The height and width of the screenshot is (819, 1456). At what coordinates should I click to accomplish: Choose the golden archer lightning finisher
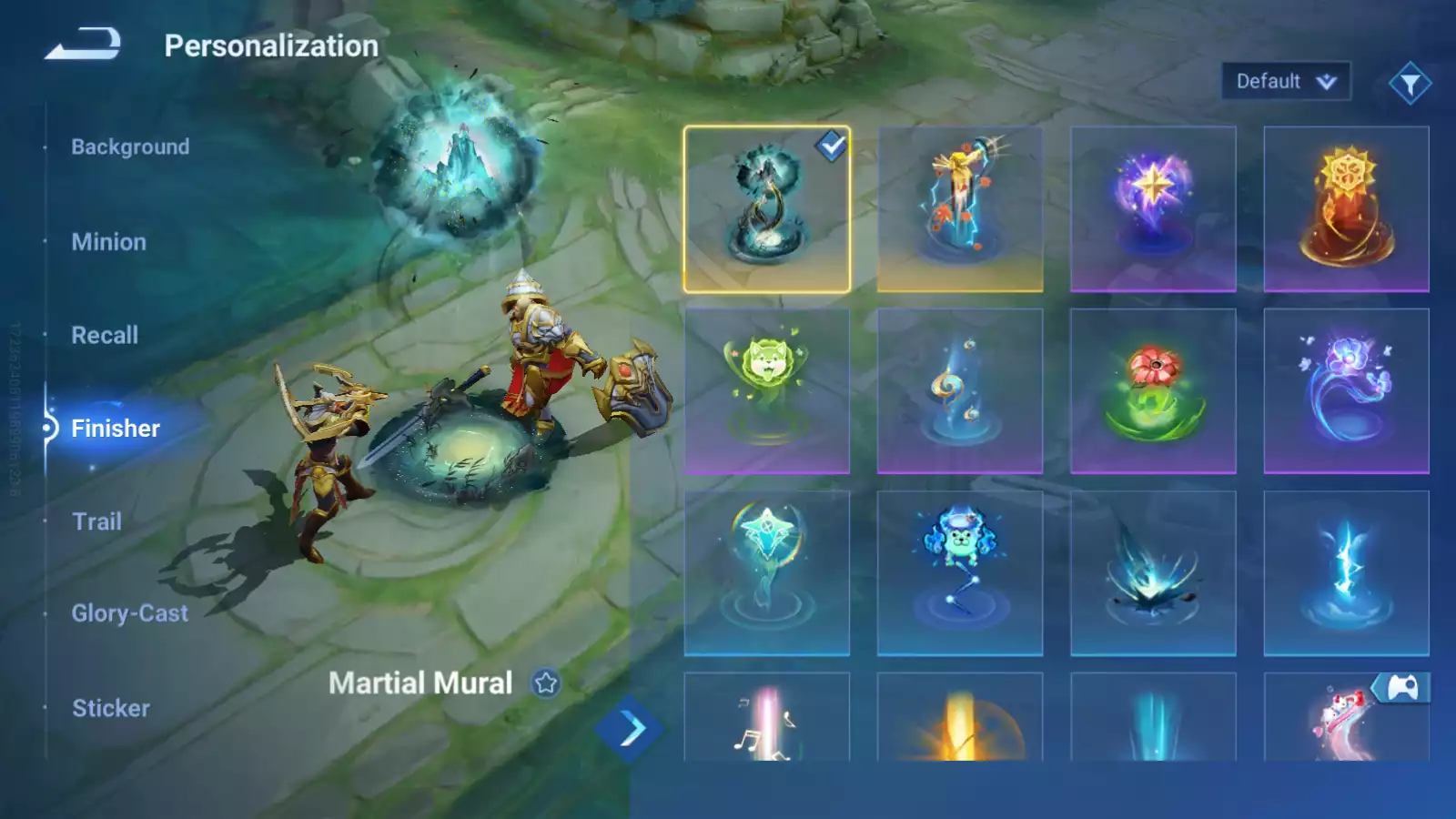point(959,209)
